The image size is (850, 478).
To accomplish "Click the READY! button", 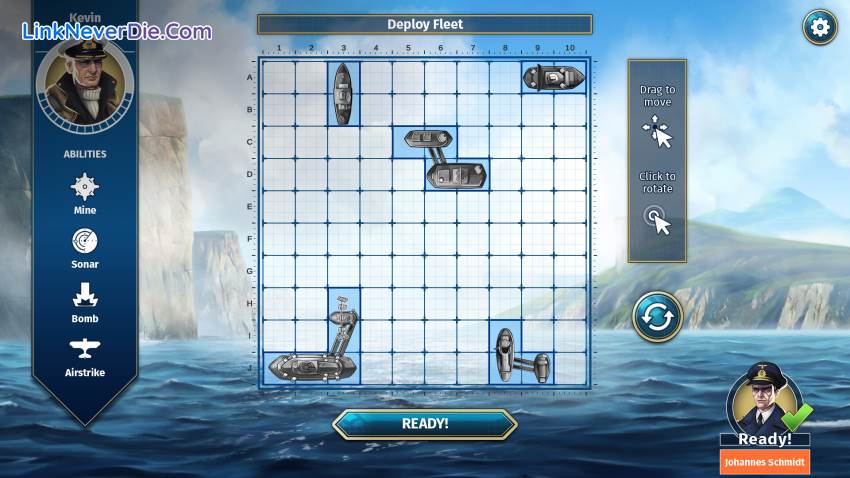I will pos(424,423).
